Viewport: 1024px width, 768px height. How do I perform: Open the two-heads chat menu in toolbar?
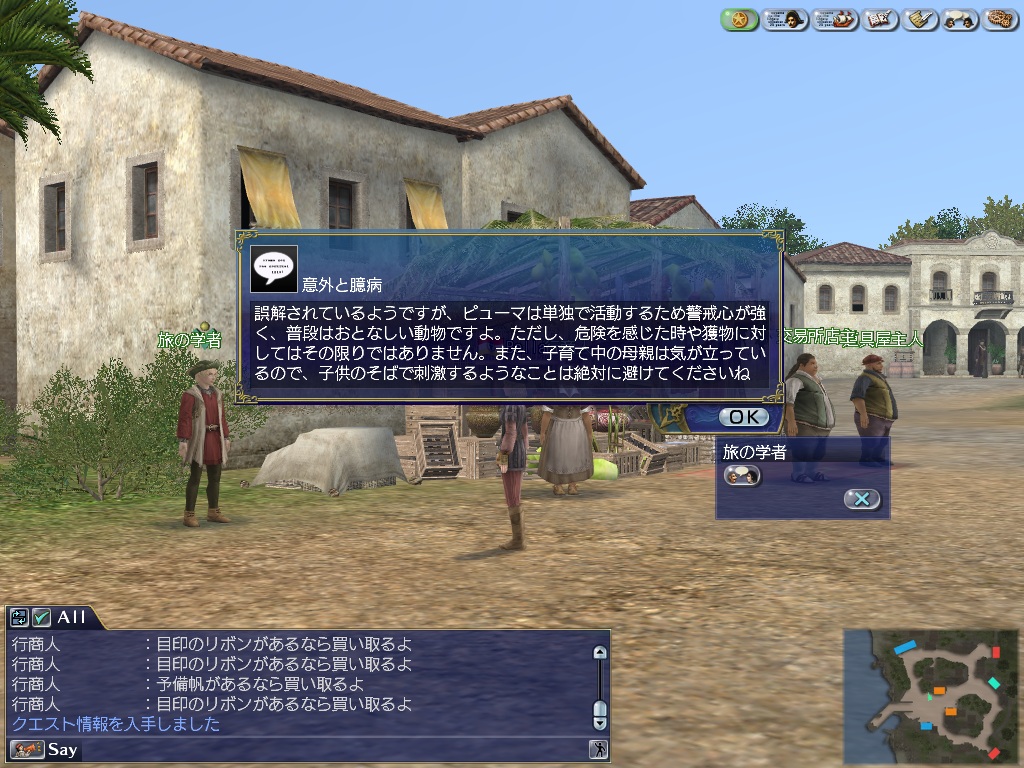click(960, 19)
